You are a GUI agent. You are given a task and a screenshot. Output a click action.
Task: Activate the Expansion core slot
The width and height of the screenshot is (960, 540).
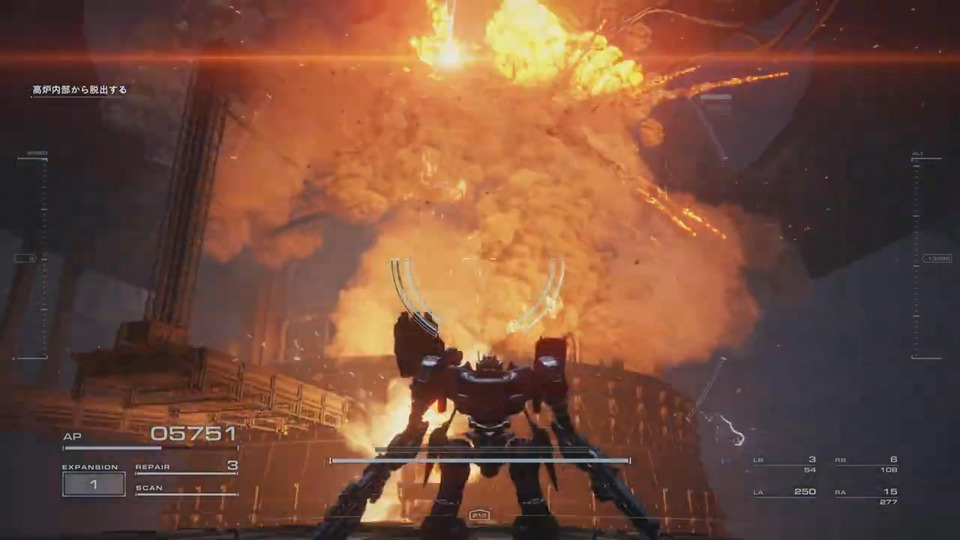click(93, 484)
